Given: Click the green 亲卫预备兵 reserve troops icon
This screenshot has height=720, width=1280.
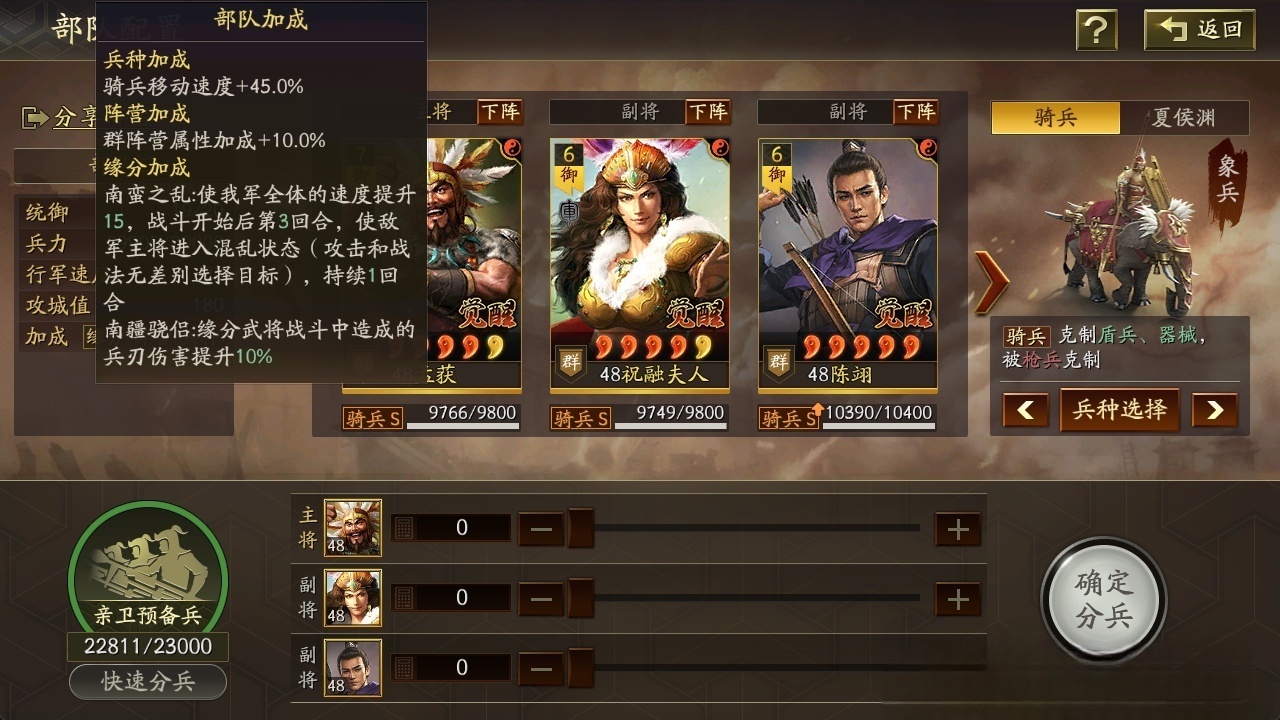Looking at the screenshot, I should click(x=146, y=565).
